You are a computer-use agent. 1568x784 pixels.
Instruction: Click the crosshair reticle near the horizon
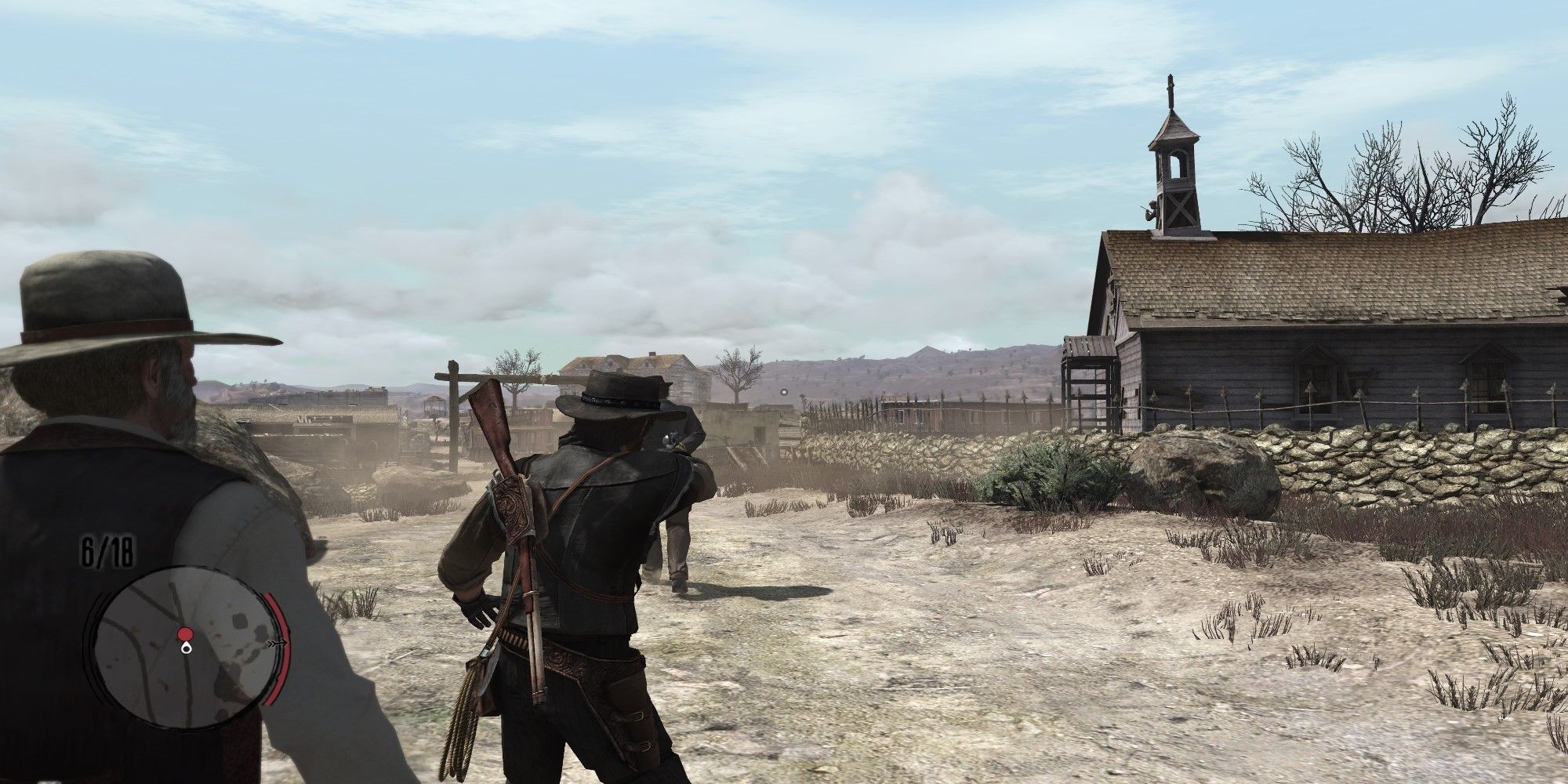point(784,393)
